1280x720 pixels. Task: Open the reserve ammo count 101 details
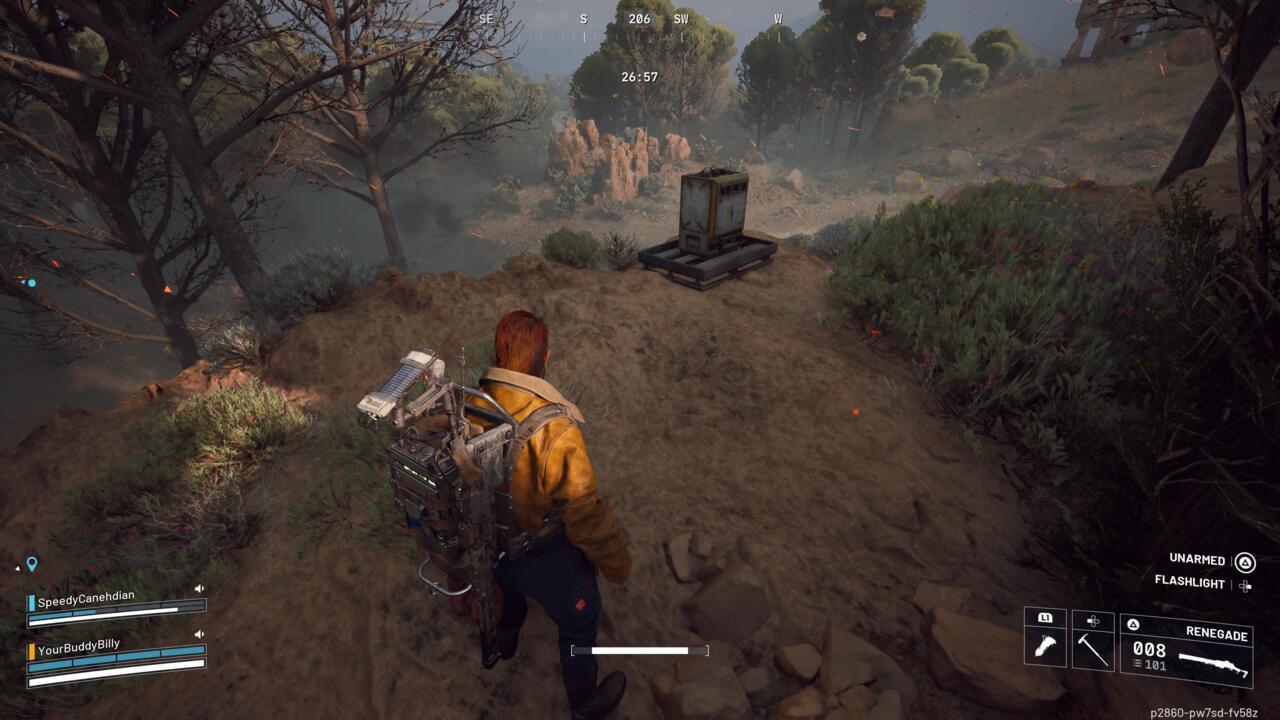coord(1155,663)
